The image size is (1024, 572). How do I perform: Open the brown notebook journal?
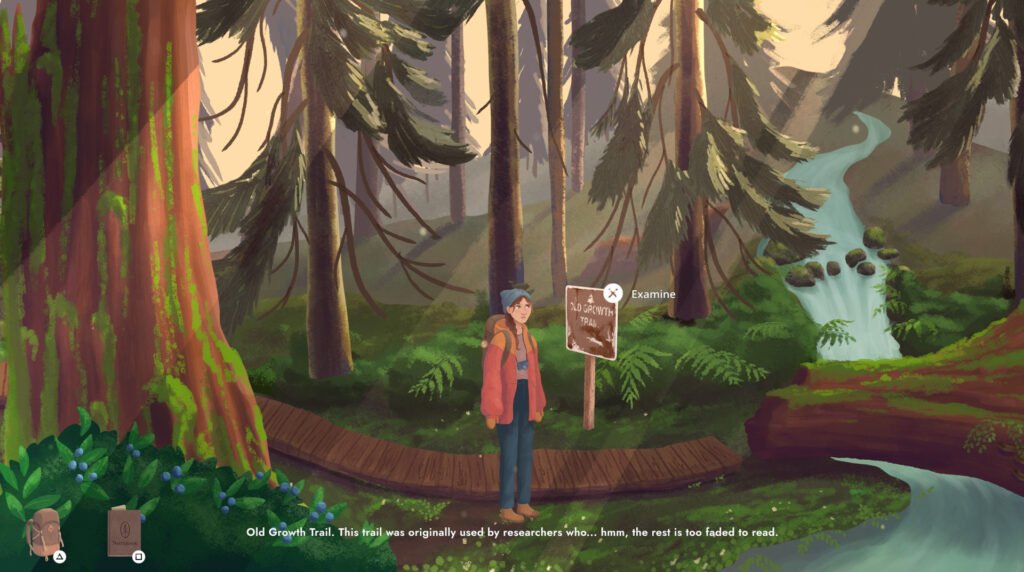click(x=124, y=532)
